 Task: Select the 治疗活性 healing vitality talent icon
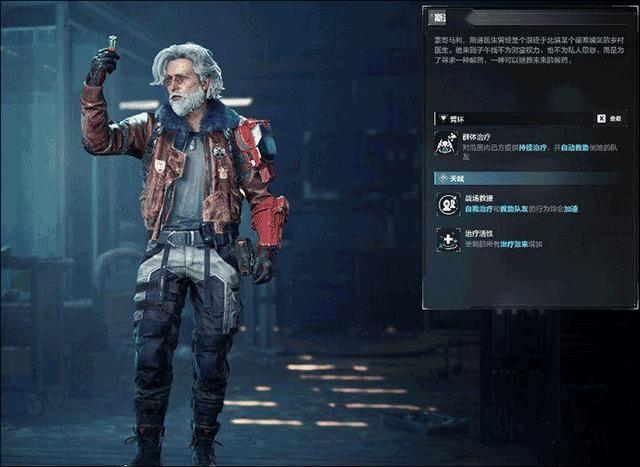pyautogui.click(x=447, y=240)
